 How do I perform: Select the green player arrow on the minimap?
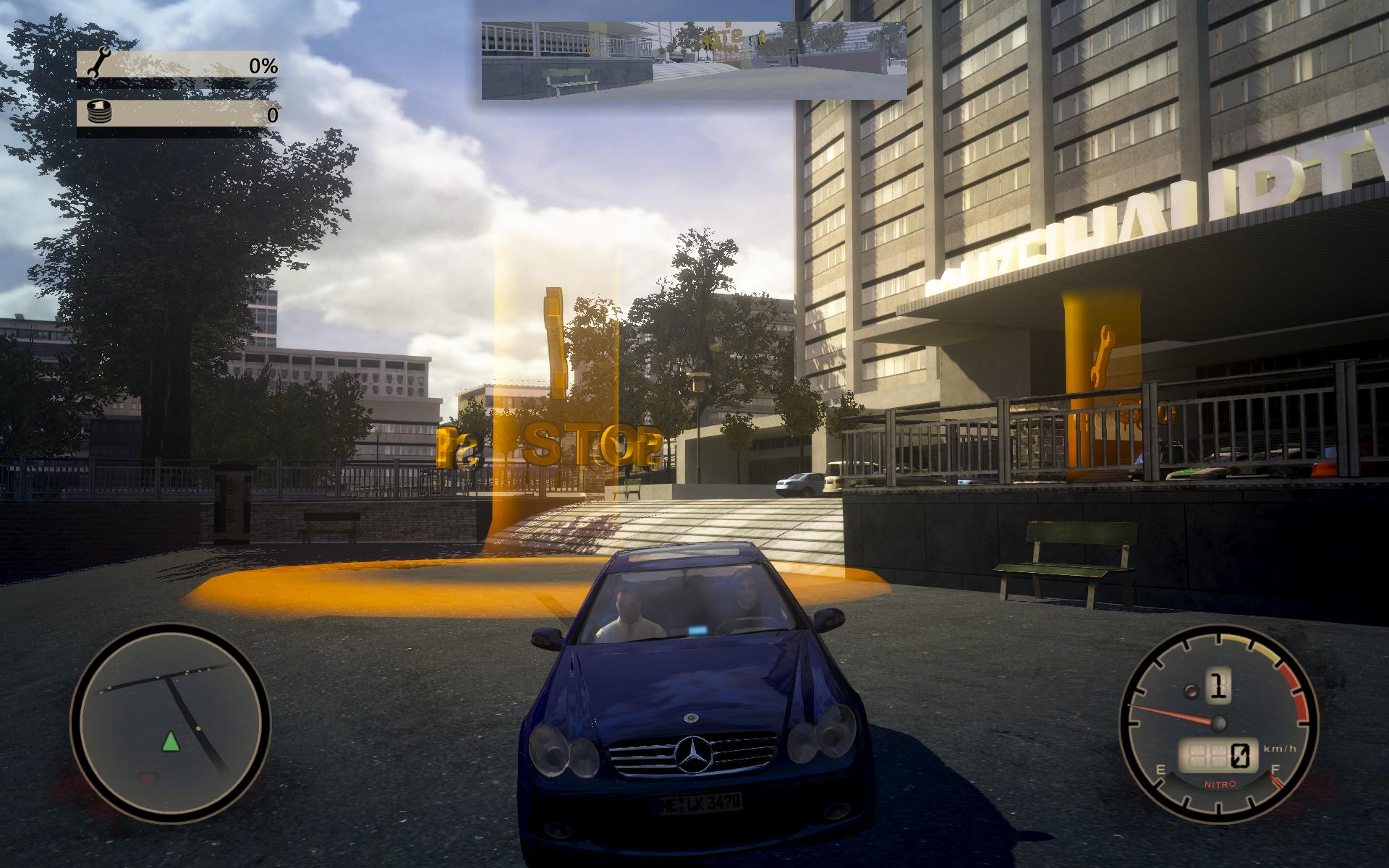(x=170, y=742)
